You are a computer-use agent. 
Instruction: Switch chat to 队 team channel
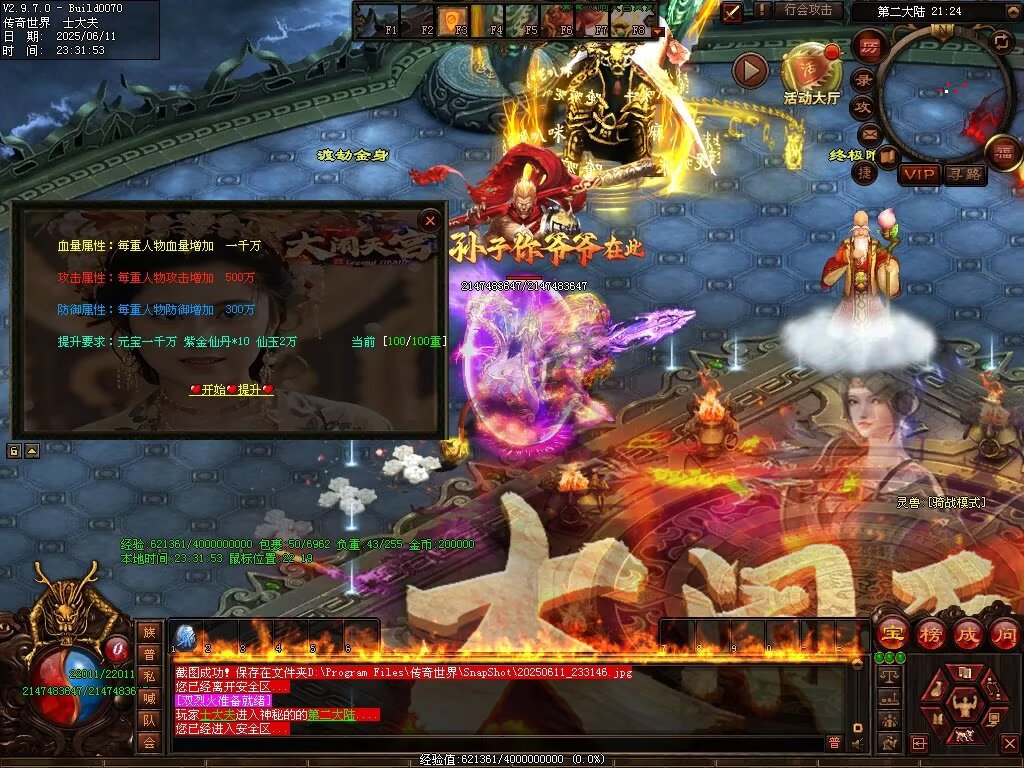click(149, 720)
